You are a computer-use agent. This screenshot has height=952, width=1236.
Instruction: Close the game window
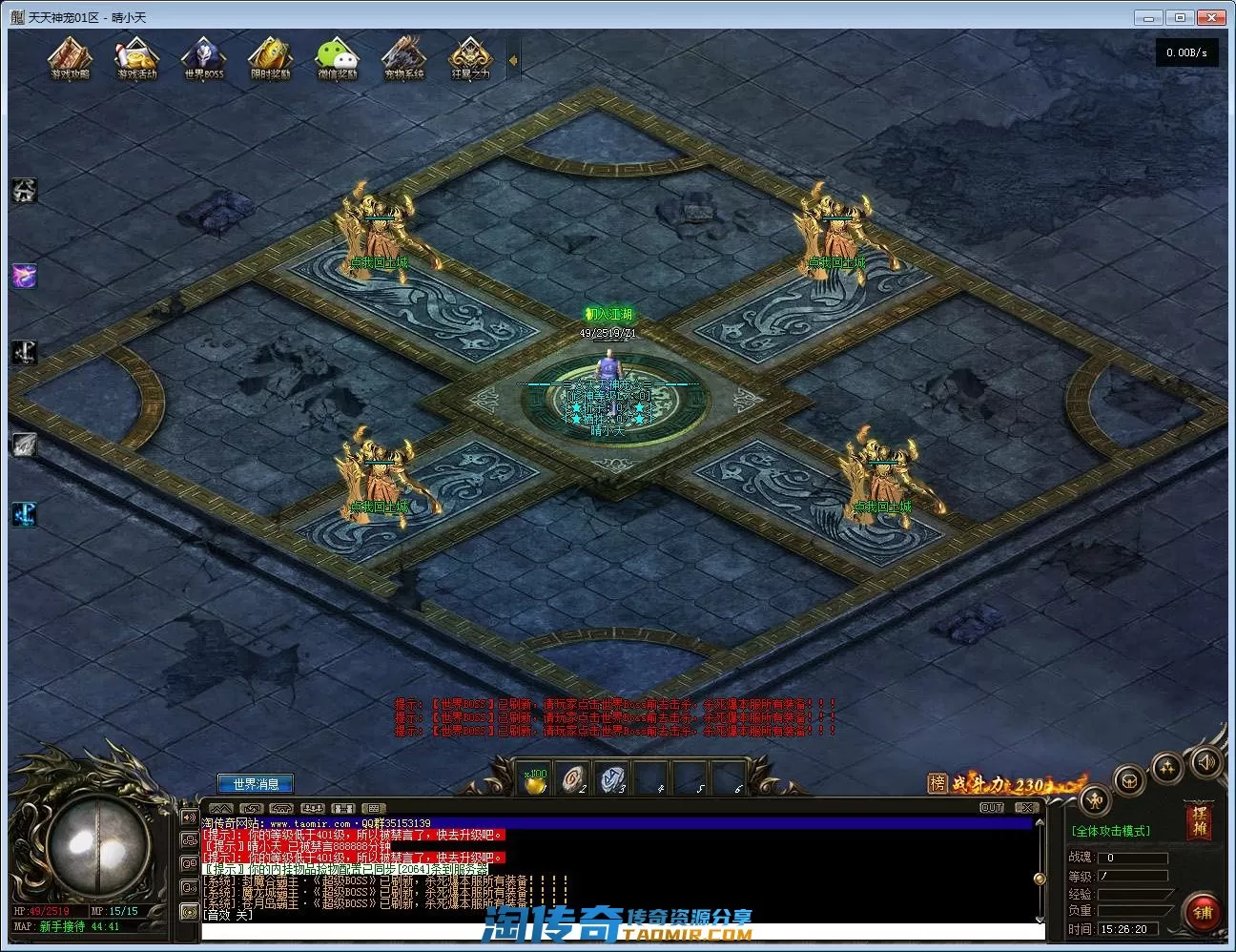click(1212, 17)
